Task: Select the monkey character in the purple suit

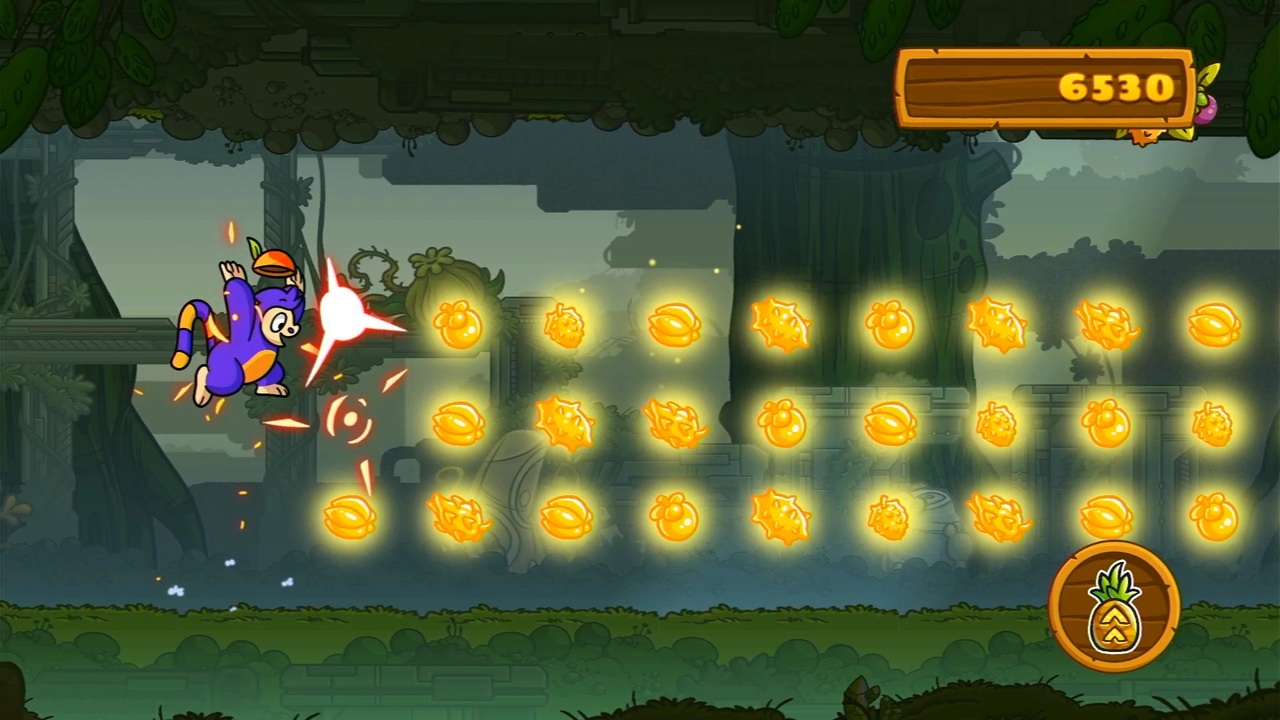Action: (x=245, y=330)
